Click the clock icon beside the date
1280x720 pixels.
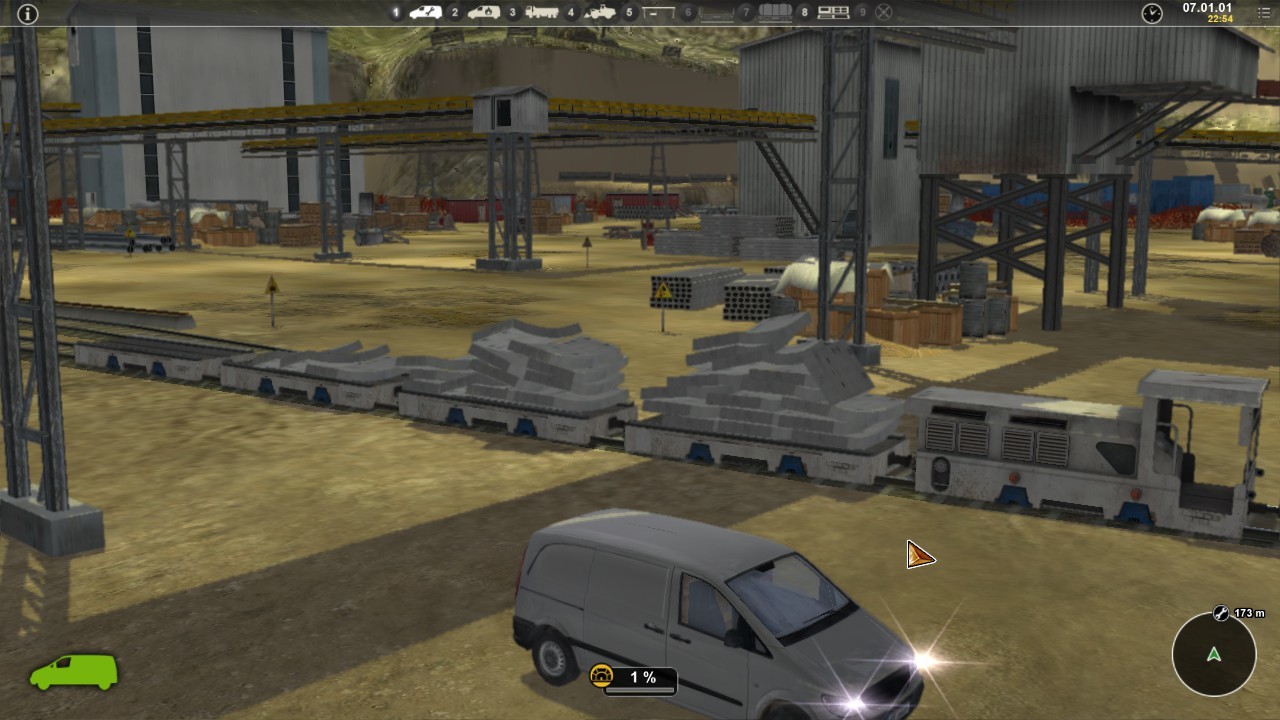(1152, 13)
